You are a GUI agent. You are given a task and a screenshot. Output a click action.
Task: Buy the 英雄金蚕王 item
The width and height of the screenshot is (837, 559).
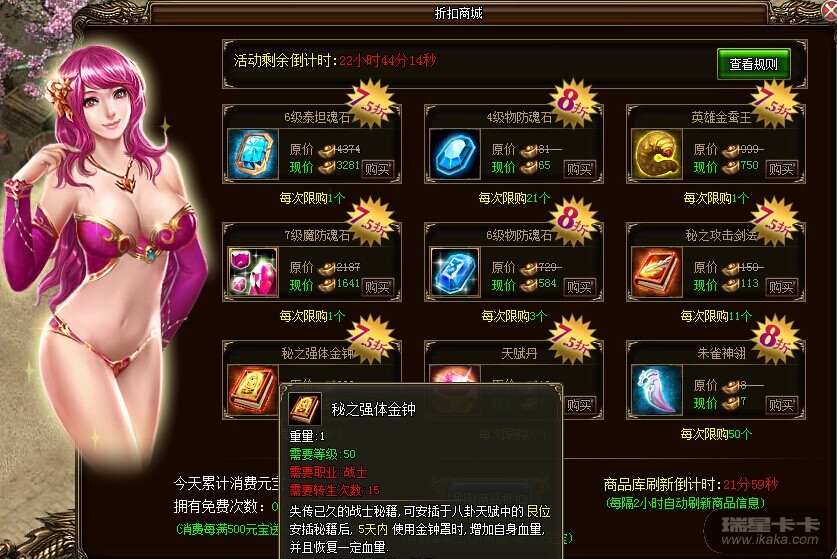coord(781,168)
